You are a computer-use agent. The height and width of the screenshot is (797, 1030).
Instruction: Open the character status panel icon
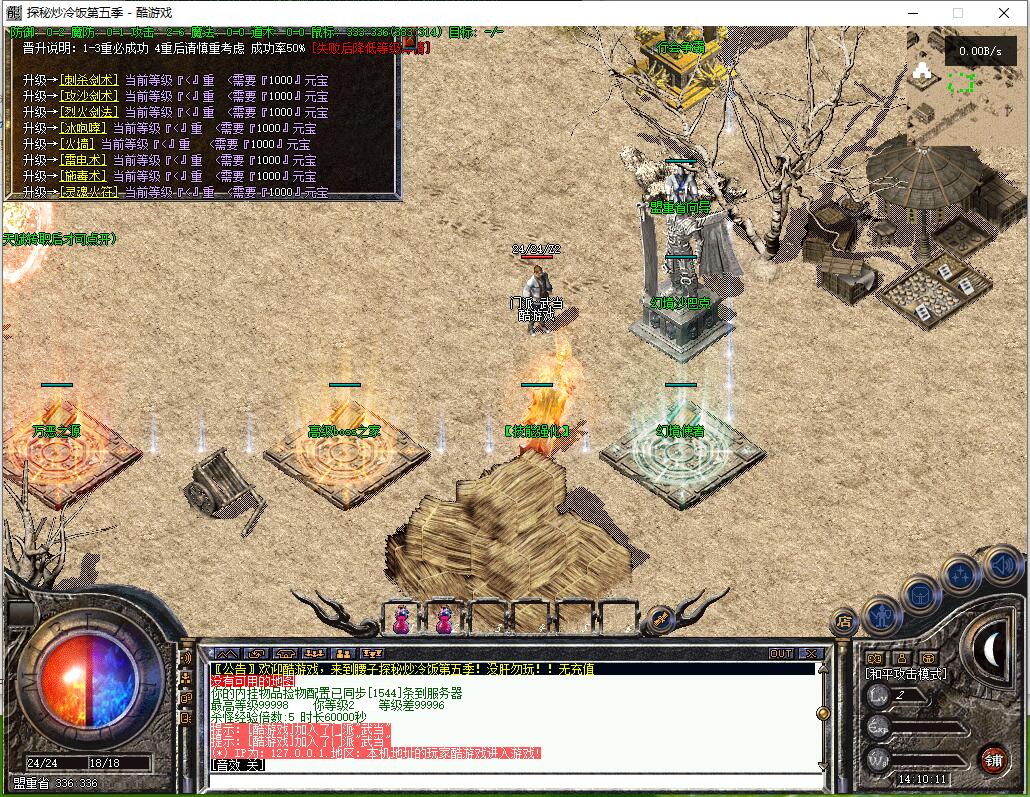pos(882,612)
